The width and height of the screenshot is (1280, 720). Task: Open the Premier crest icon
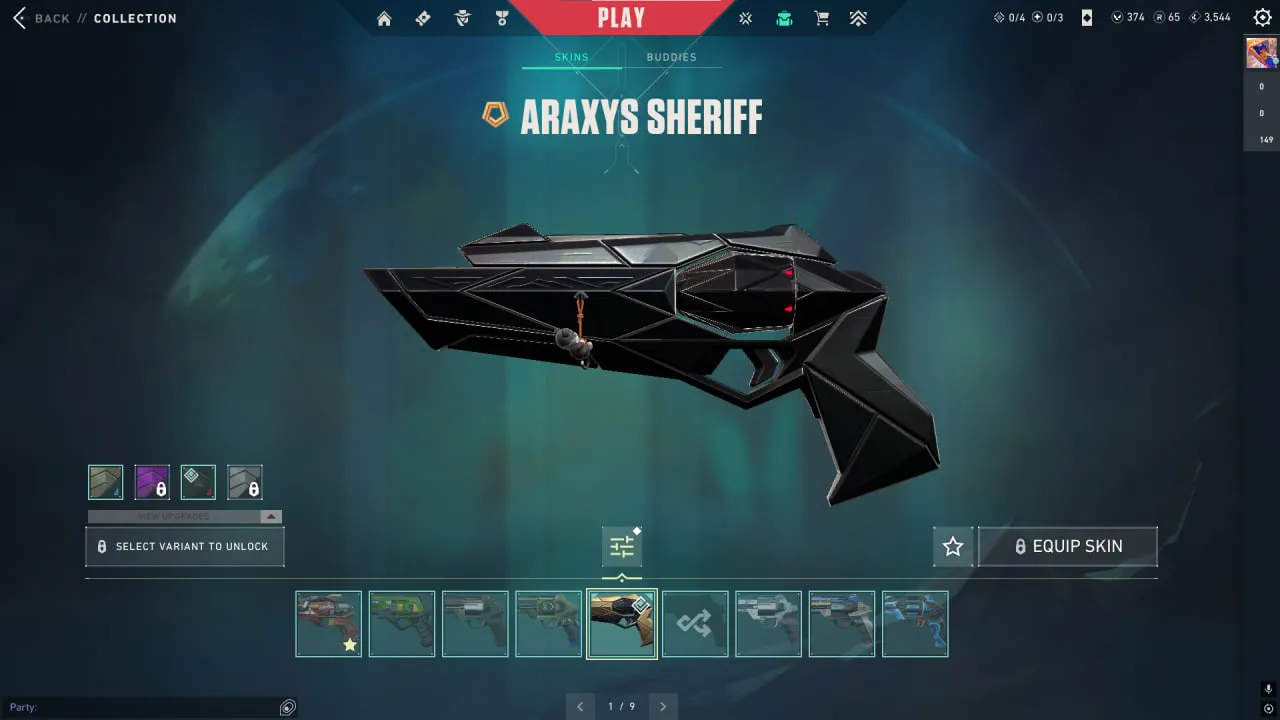858,17
